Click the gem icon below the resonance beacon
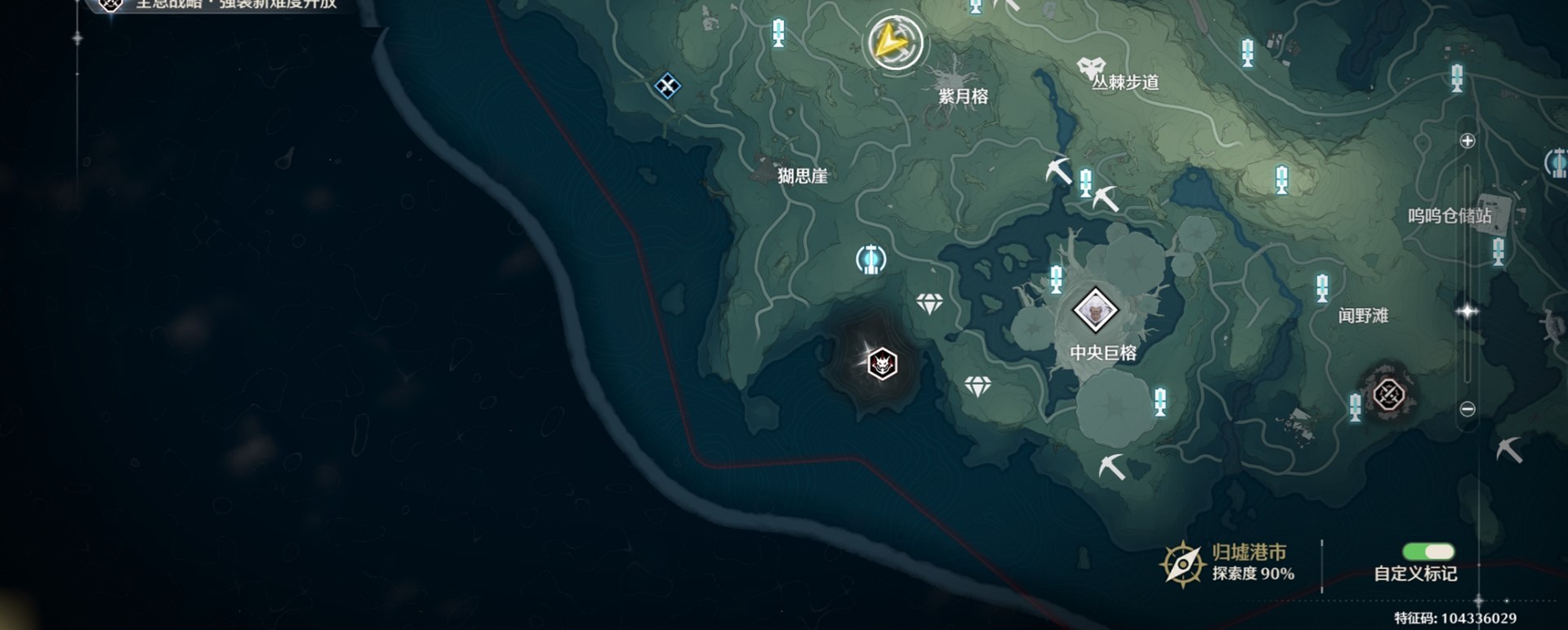The height and width of the screenshot is (630, 1568). pos(978,384)
